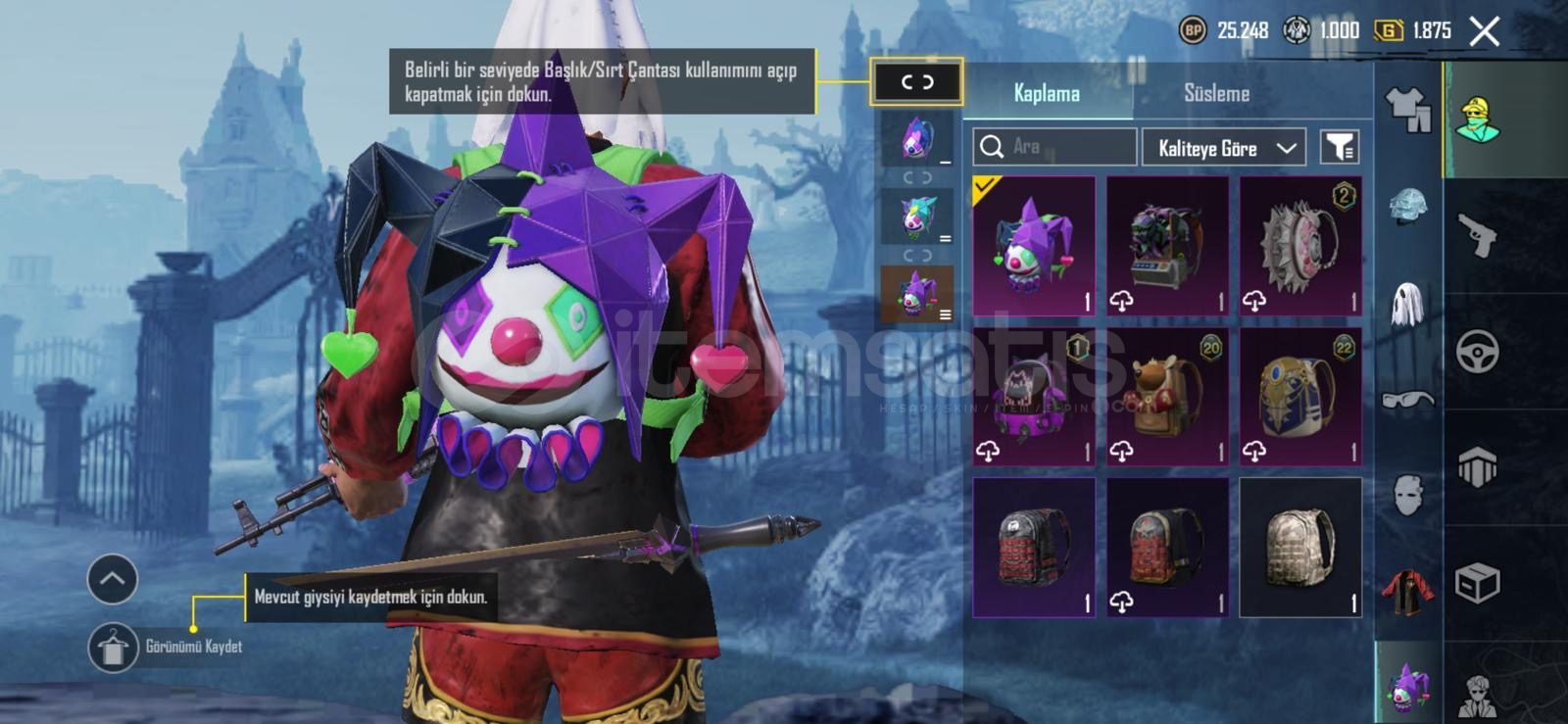Viewport: 1568px width, 724px height.
Task: Choose the teddy bear backpack skin
Action: click(1167, 397)
